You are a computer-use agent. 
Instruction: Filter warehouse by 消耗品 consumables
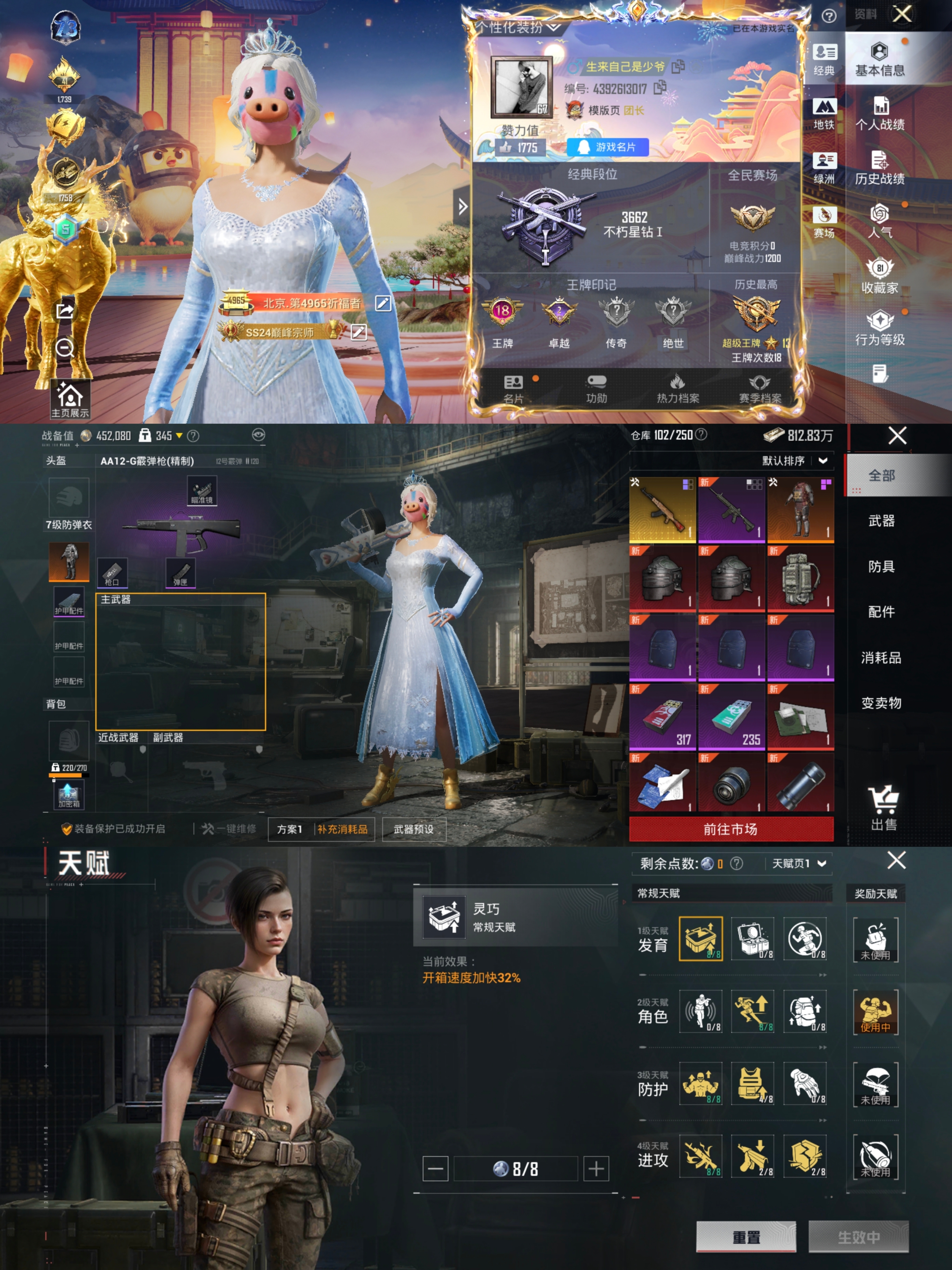(881, 657)
